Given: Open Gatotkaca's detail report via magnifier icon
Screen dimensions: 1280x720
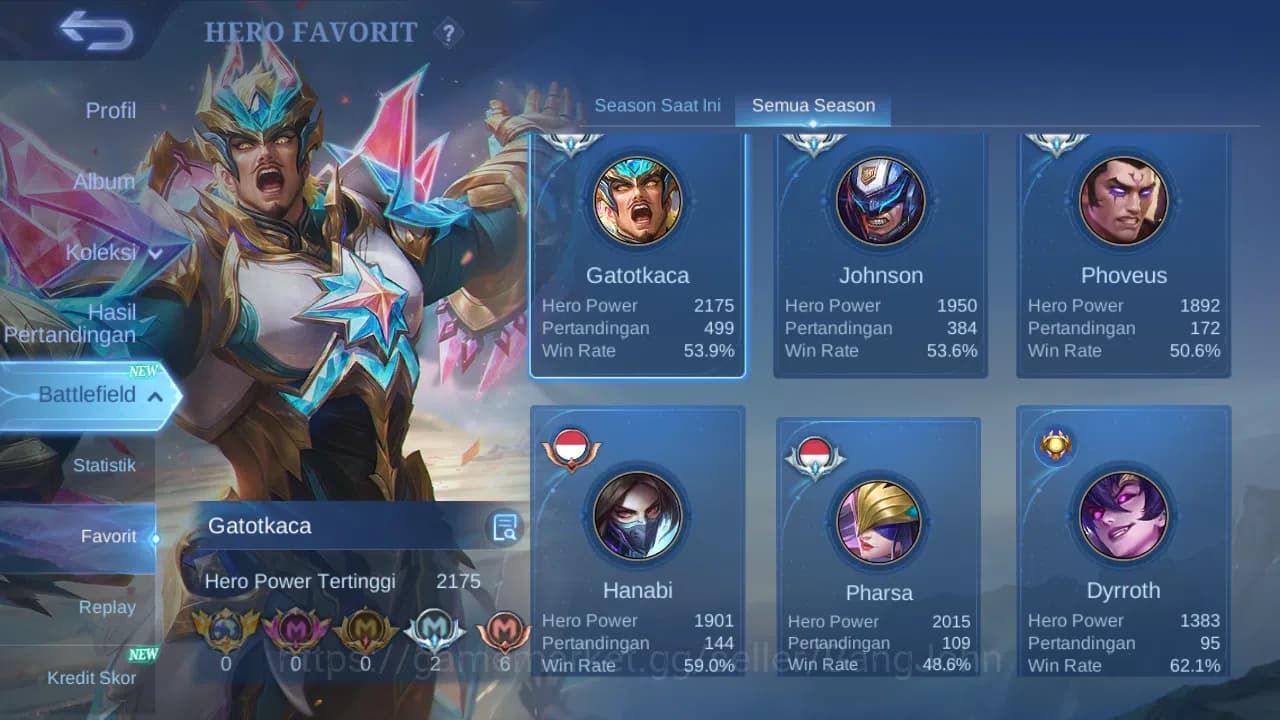Looking at the screenshot, I should click(x=505, y=527).
